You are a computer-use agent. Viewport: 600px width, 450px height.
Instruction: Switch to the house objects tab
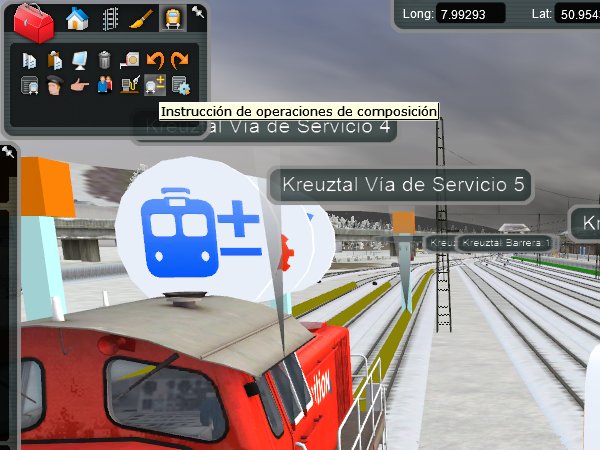click(x=77, y=18)
